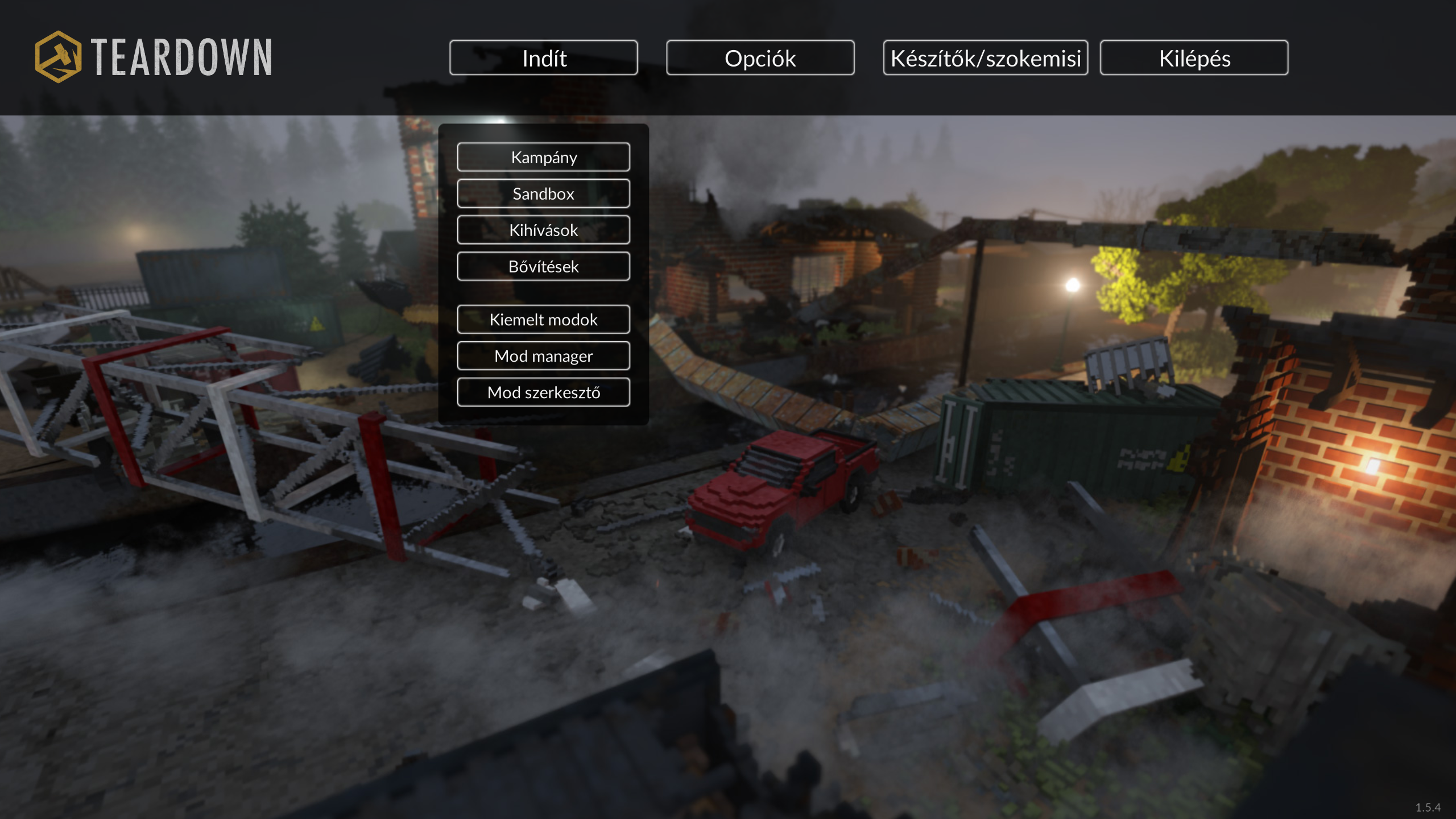The width and height of the screenshot is (1456, 819).
Task: Choose Sandbox mode
Action: [543, 193]
